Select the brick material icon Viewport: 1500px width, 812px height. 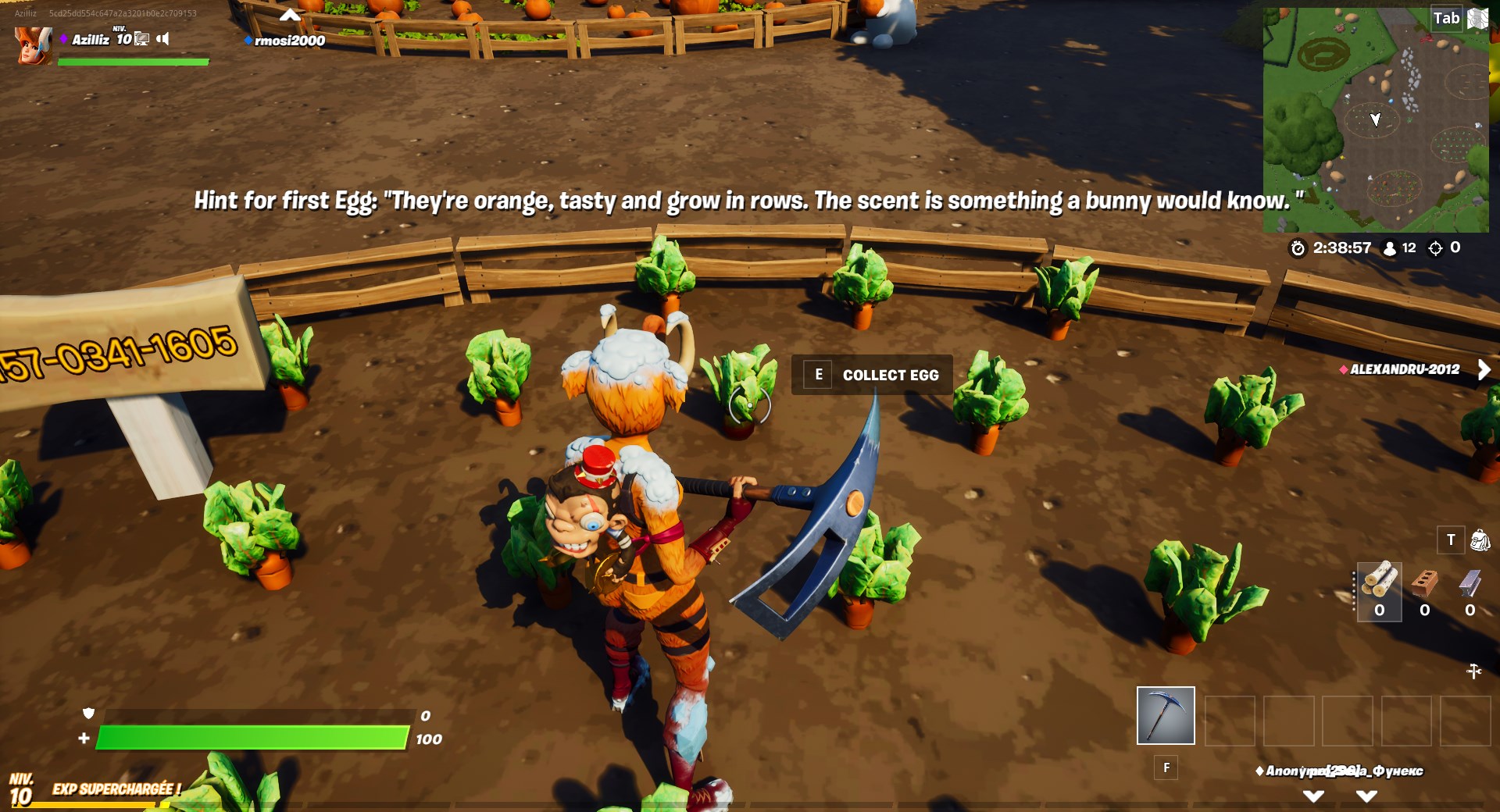pos(1423,582)
